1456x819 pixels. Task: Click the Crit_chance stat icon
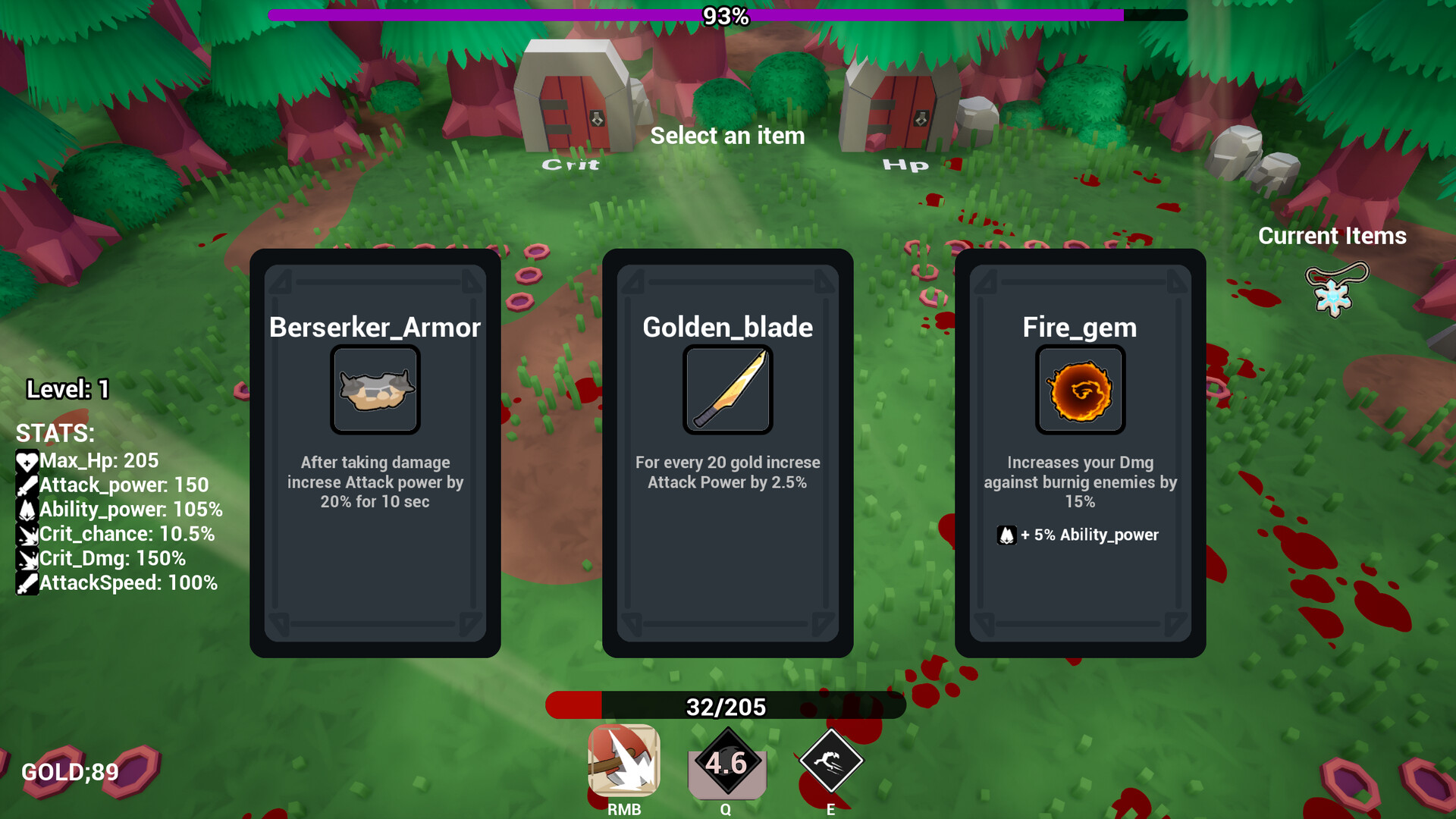[x=27, y=534]
